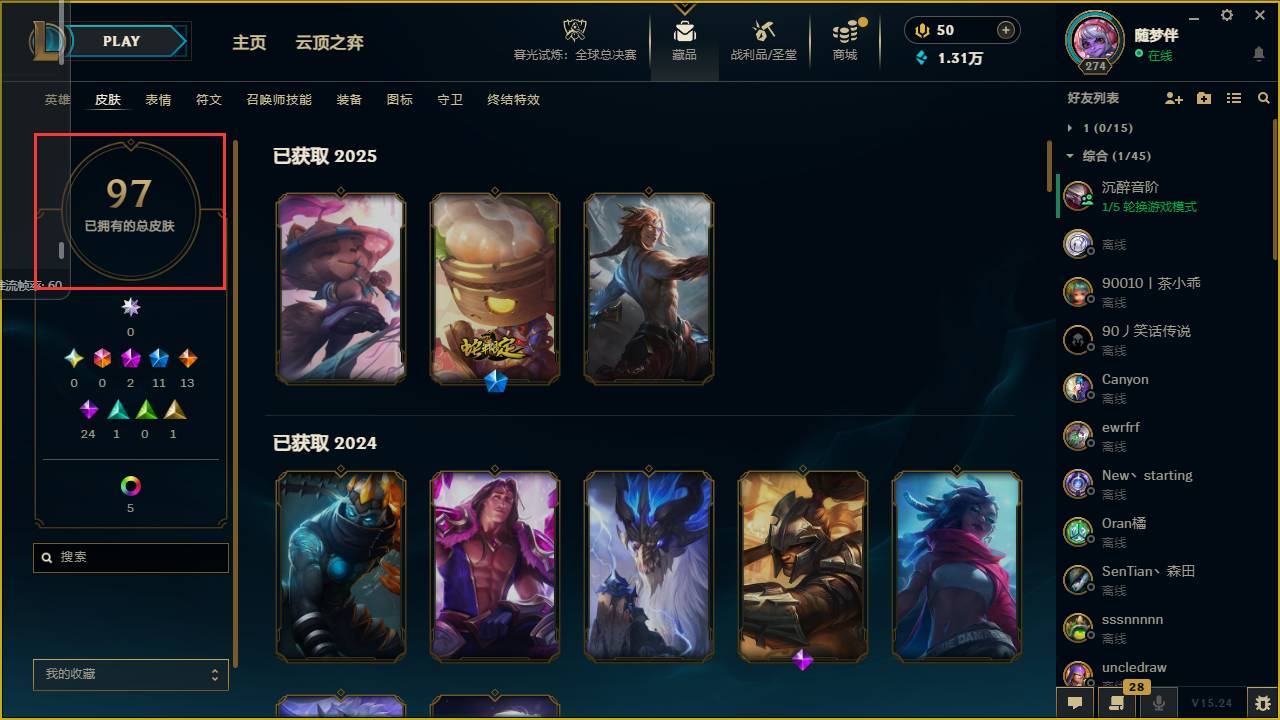1280x720 pixels.
Task: Click the add friend icon above the friend list
Action: pyautogui.click(x=1174, y=98)
